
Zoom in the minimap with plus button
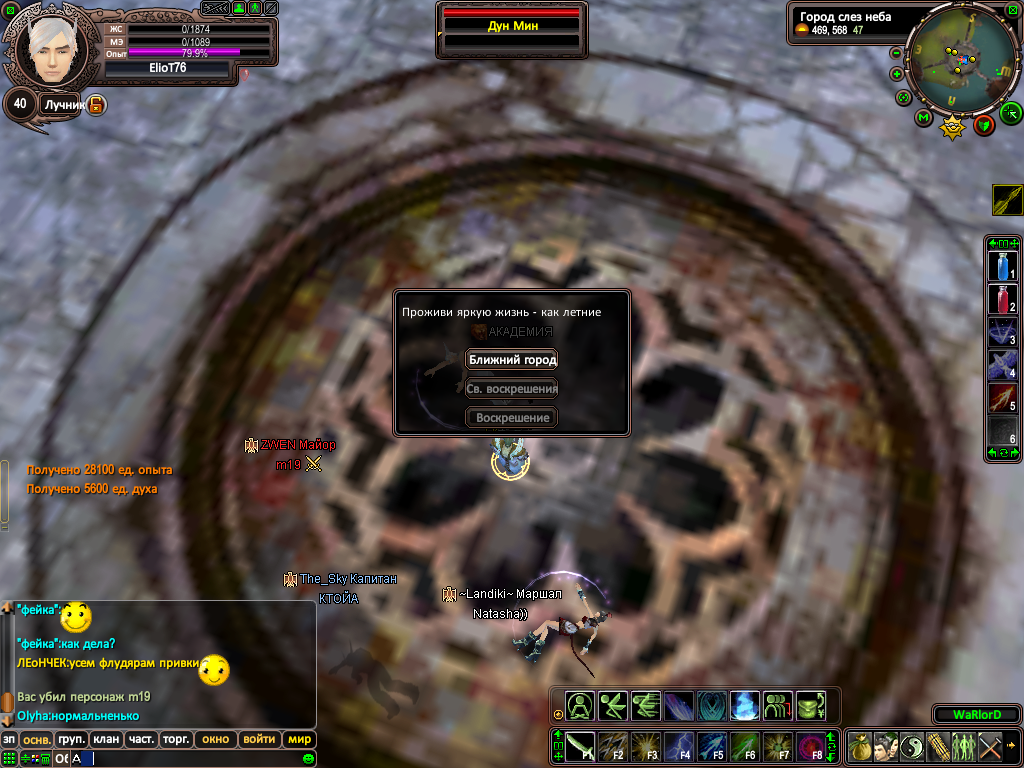[896, 74]
